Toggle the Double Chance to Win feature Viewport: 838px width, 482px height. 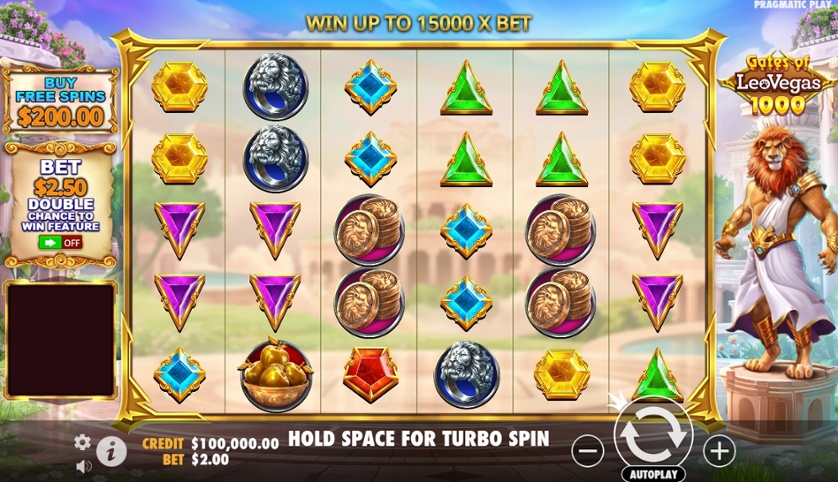pyautogui.click(x=60, y=242)
